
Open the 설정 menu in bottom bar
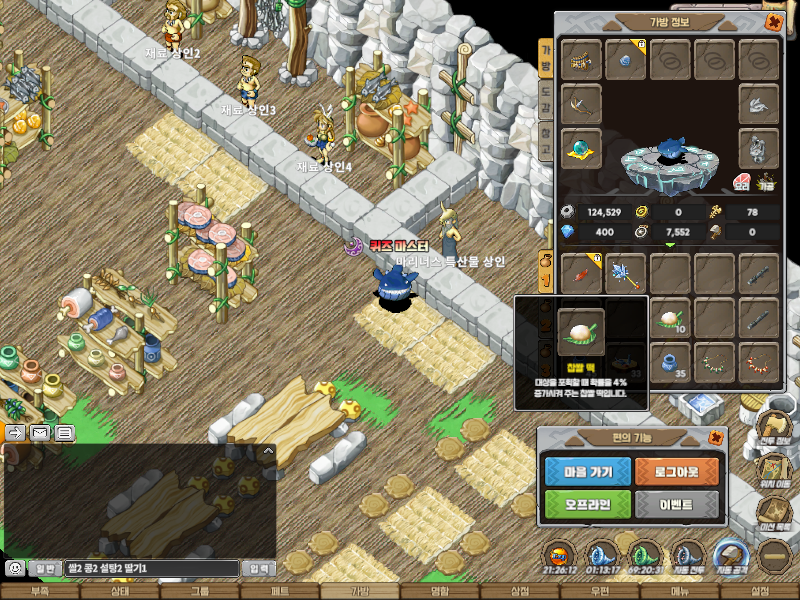click(x=760, y=591)
